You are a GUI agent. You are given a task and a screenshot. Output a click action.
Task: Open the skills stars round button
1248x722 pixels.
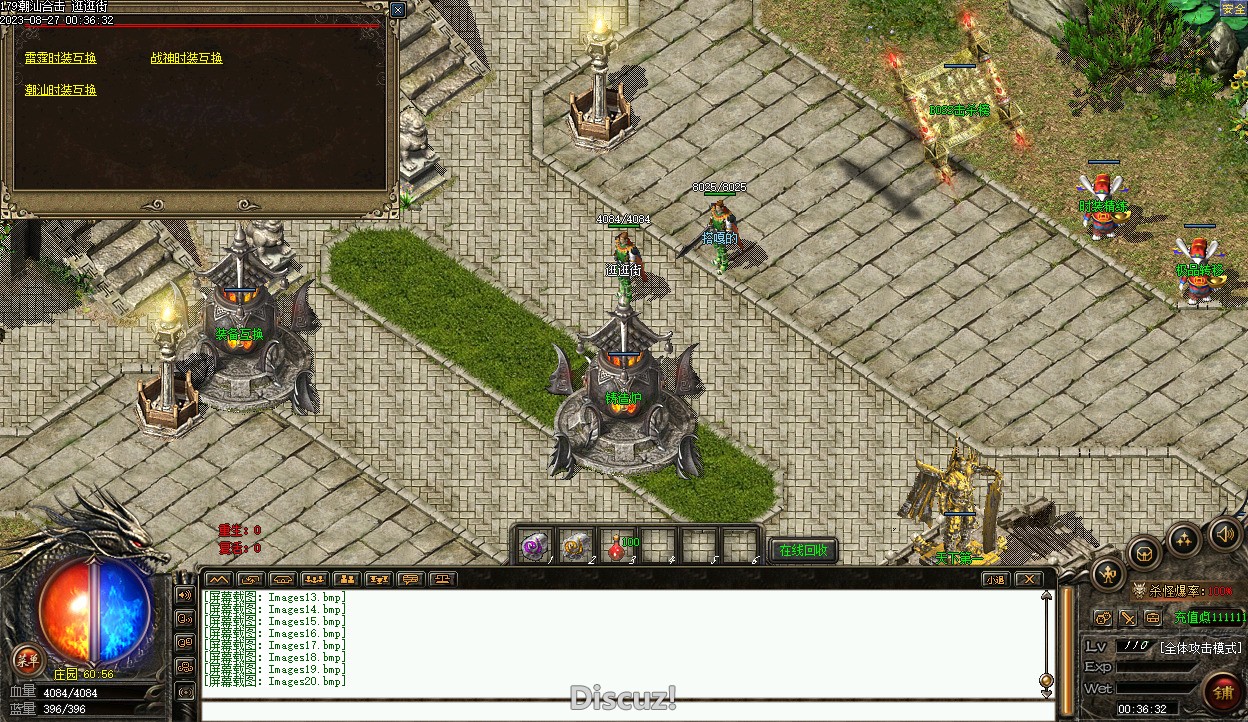point(1185,541)
